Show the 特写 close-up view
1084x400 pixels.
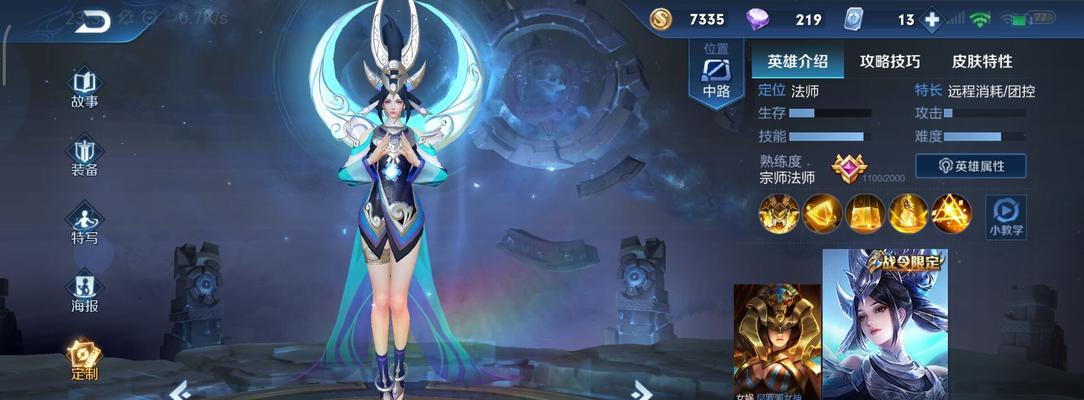84,223
